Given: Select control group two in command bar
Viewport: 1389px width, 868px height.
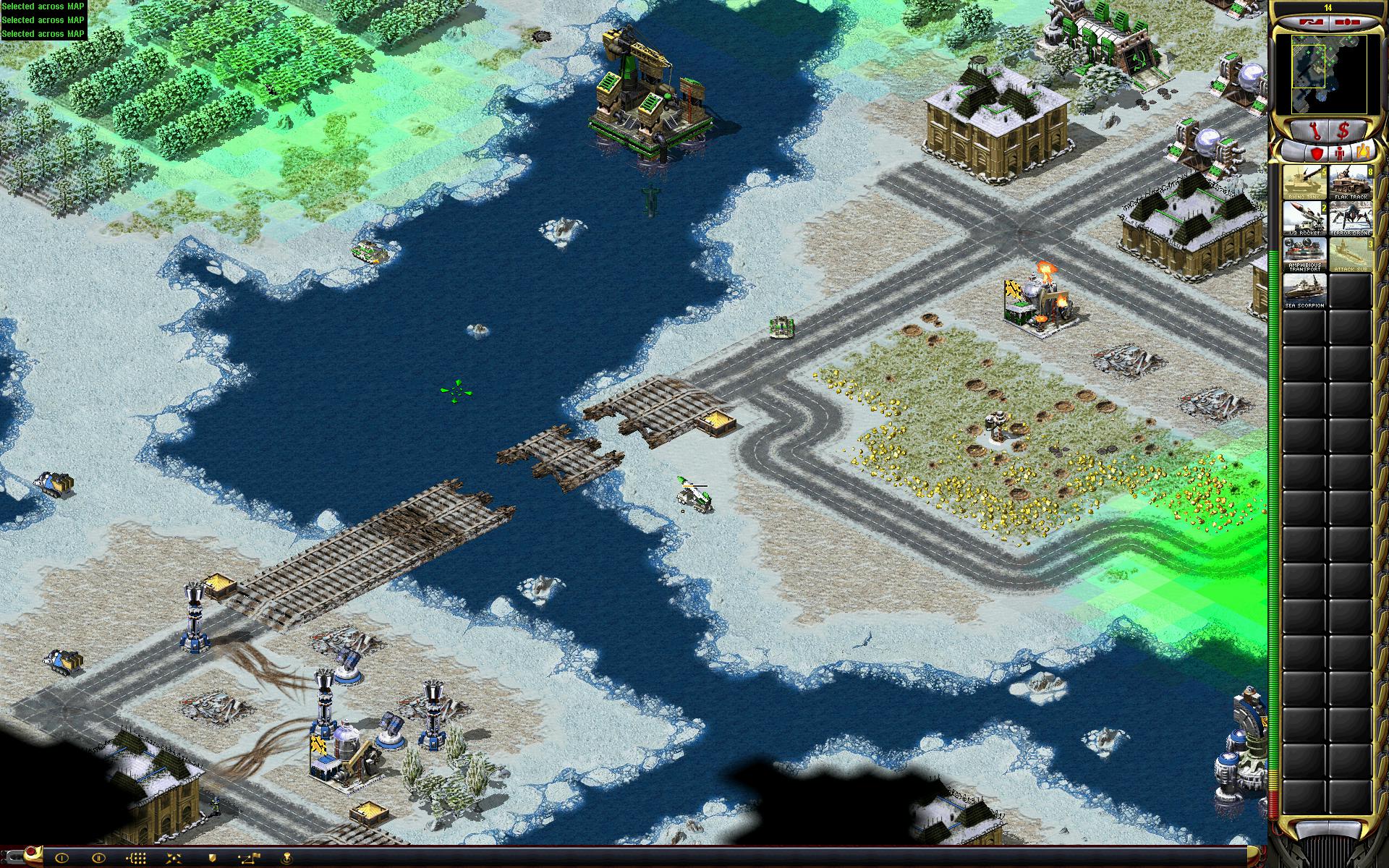Looking at the screenshot, I should [99, 859].
